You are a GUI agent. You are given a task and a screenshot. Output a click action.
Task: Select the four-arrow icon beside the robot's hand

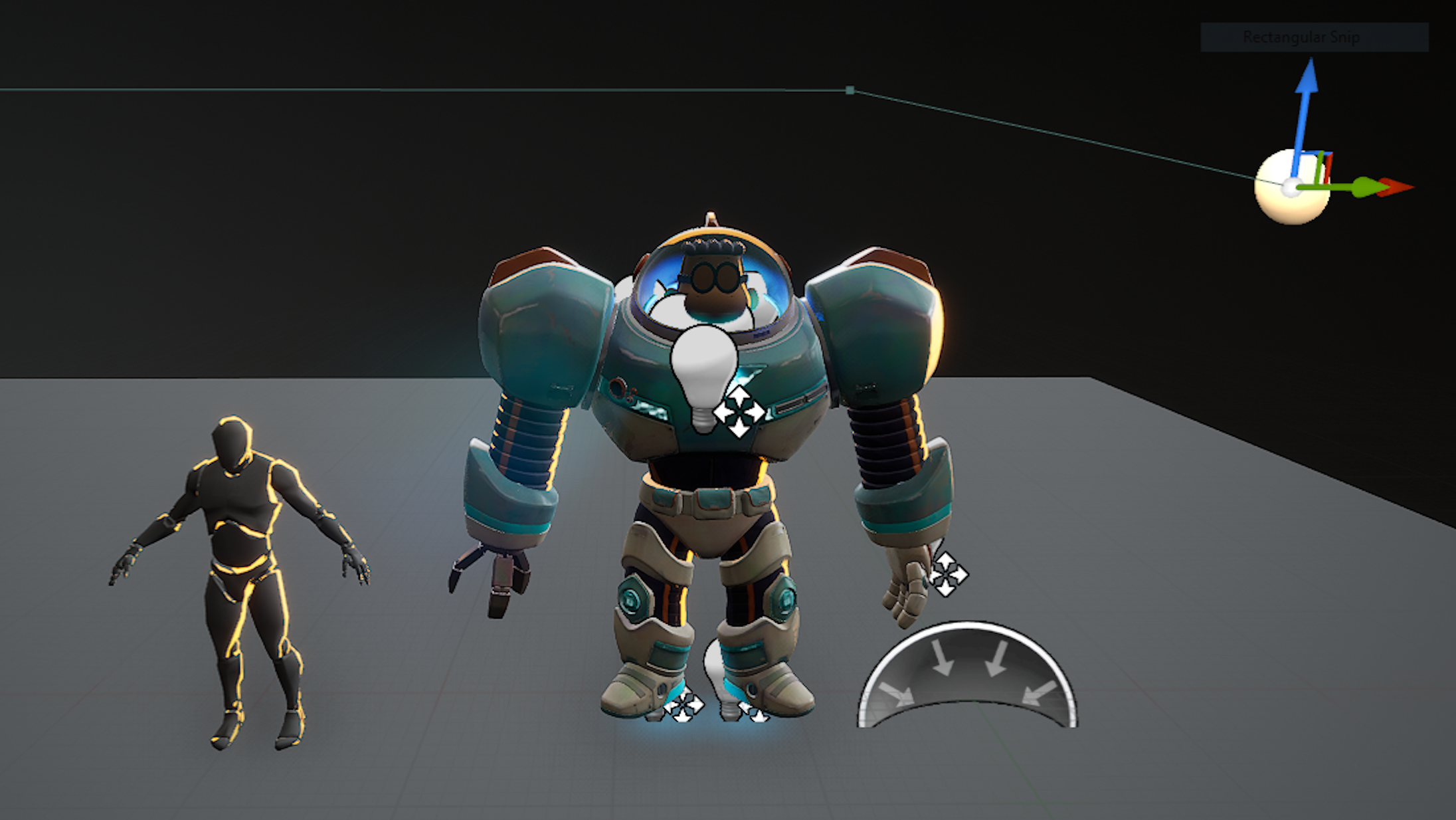(948, 574)
